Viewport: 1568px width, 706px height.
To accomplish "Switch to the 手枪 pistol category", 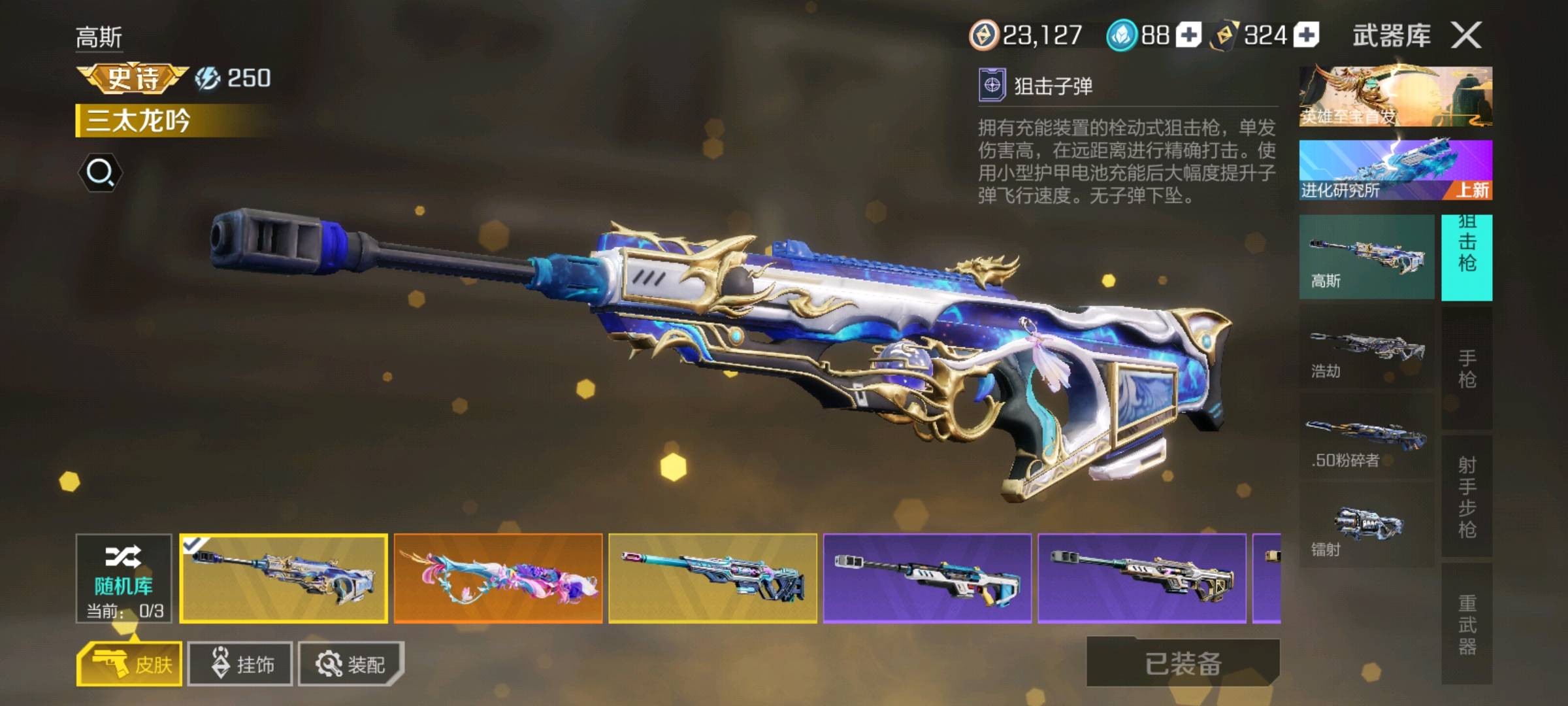I will [x=1467, y=368].
